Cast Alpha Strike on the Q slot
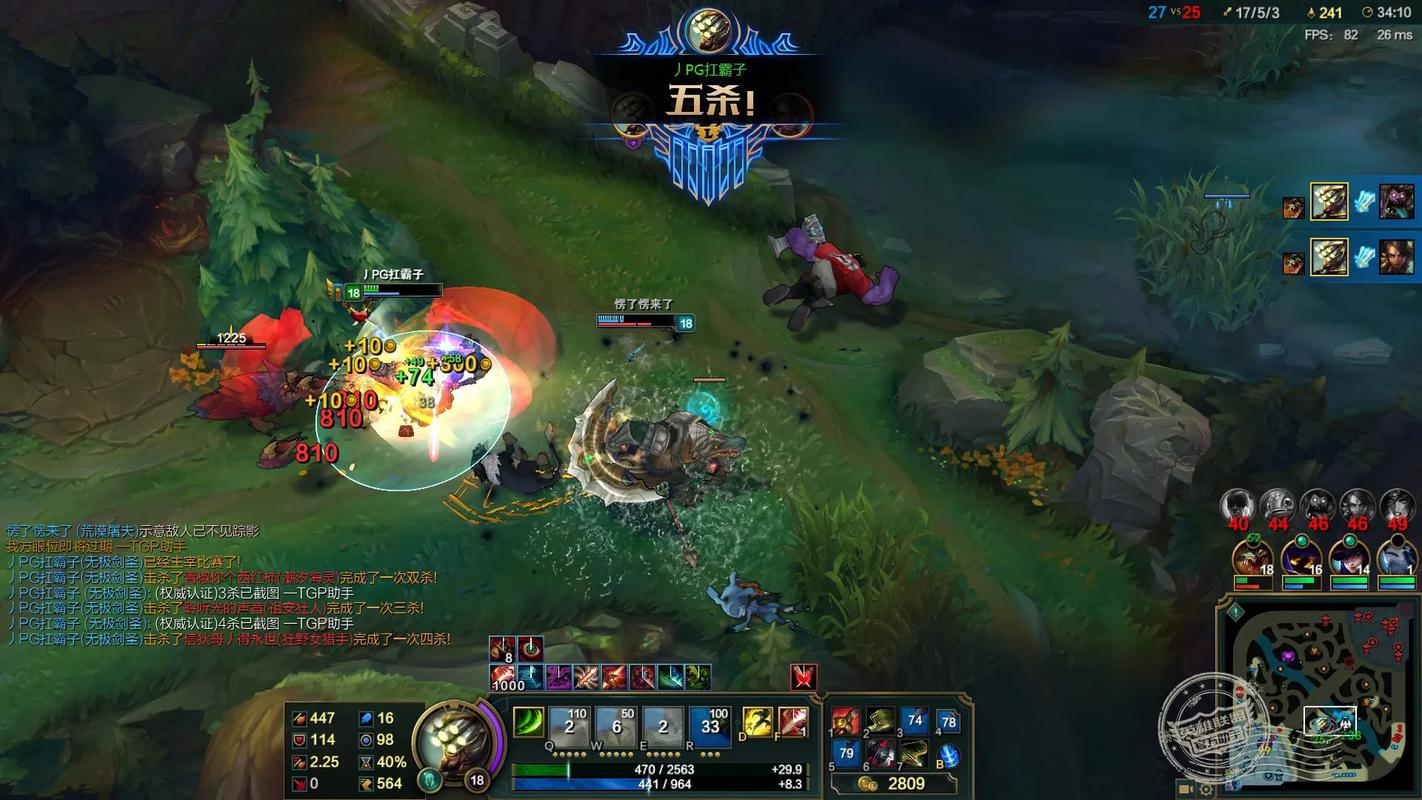The height and width of the screenshot is (800, 1422). (x=570, y=722)
